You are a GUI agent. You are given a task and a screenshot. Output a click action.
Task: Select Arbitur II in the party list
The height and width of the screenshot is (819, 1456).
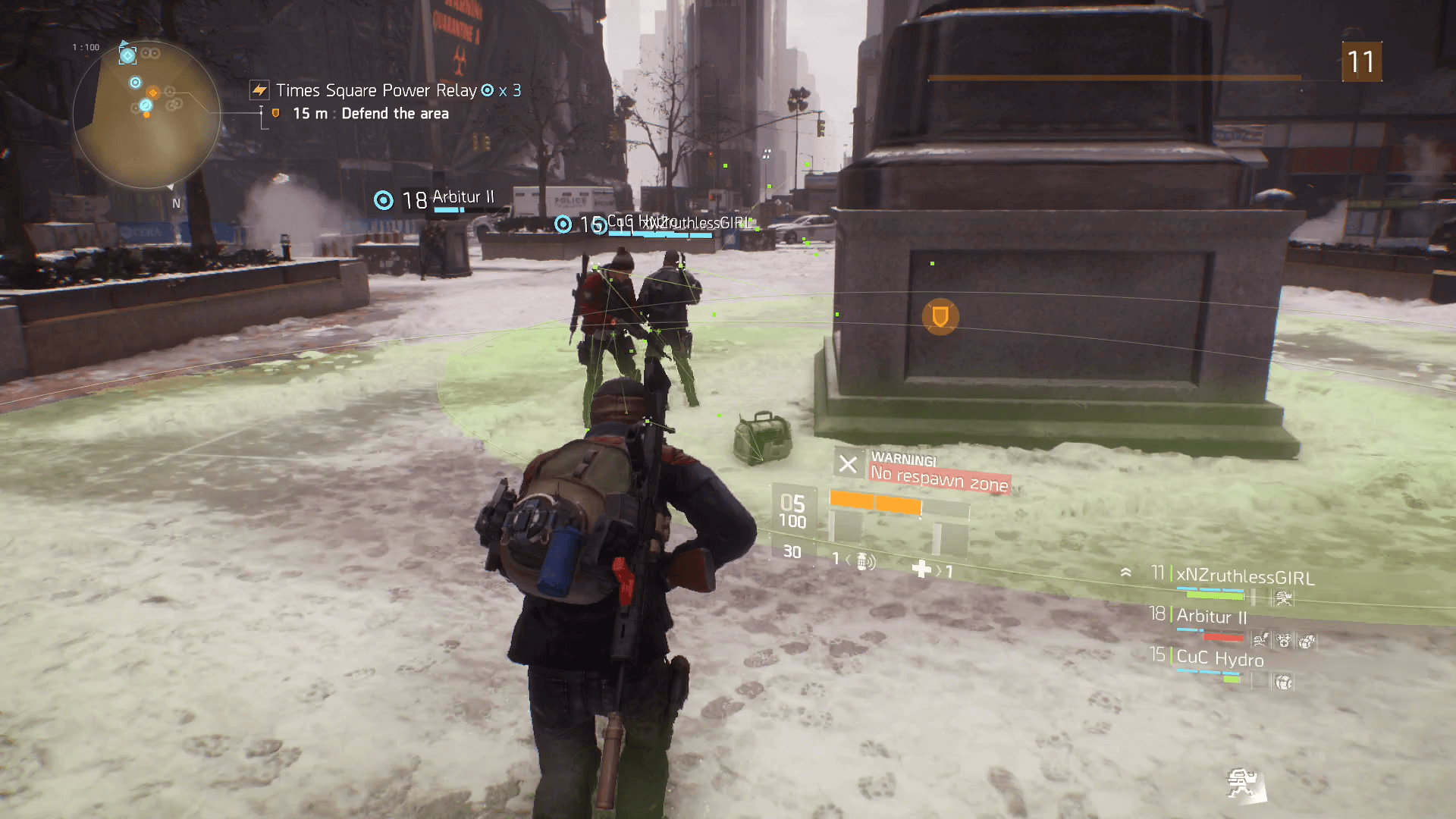[1213, 616]
